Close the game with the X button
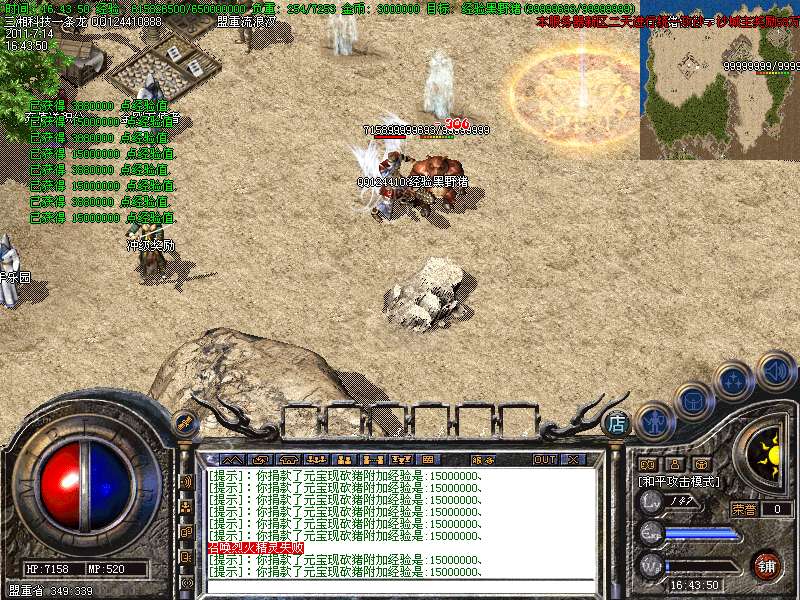This screenshot has width=800, height=600. click(573, 460)
